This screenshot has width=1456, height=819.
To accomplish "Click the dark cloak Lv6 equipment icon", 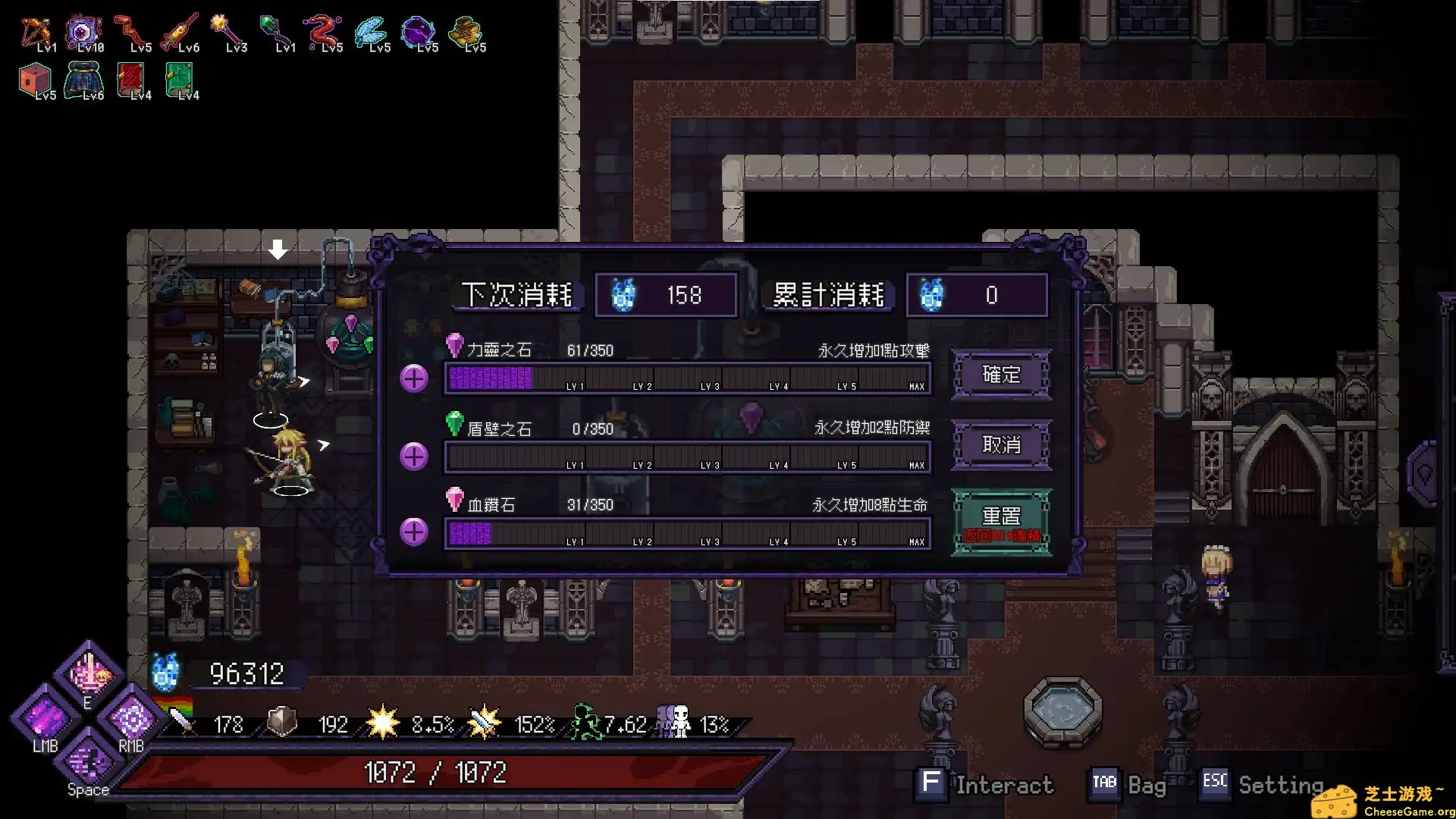I will [x=83, y=78].
